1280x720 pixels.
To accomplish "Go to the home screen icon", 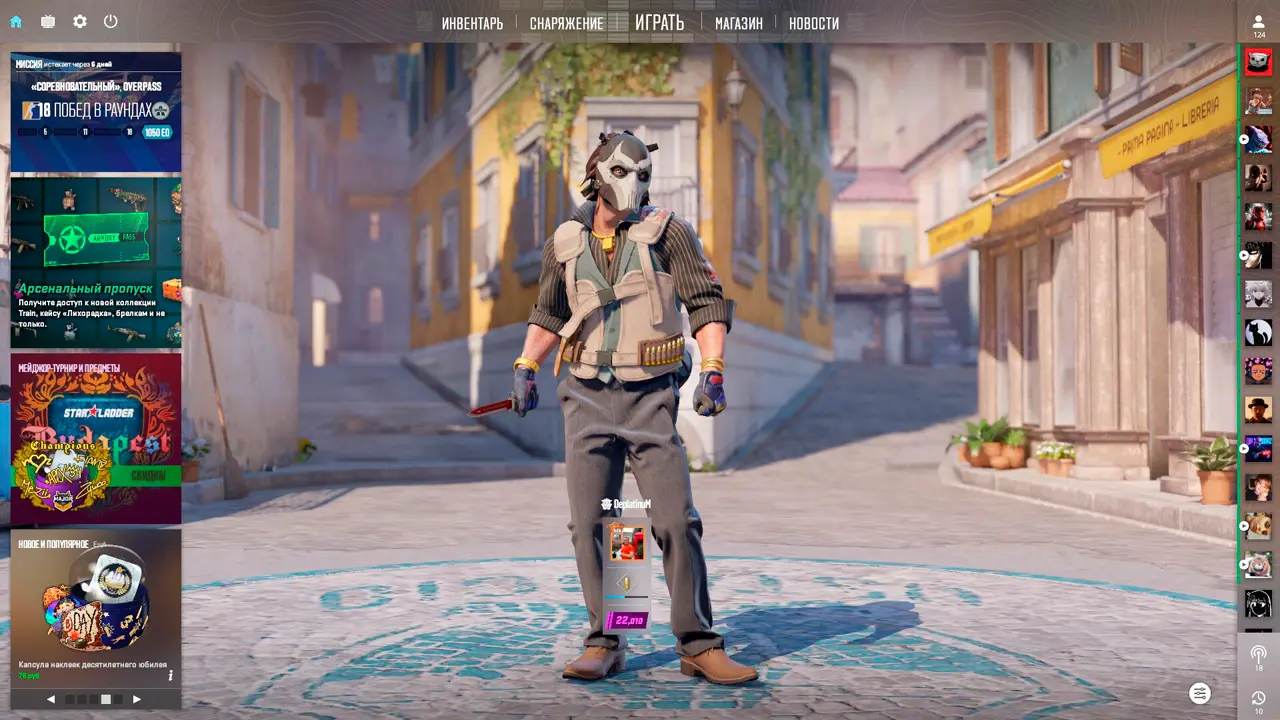I will [16, 21].
